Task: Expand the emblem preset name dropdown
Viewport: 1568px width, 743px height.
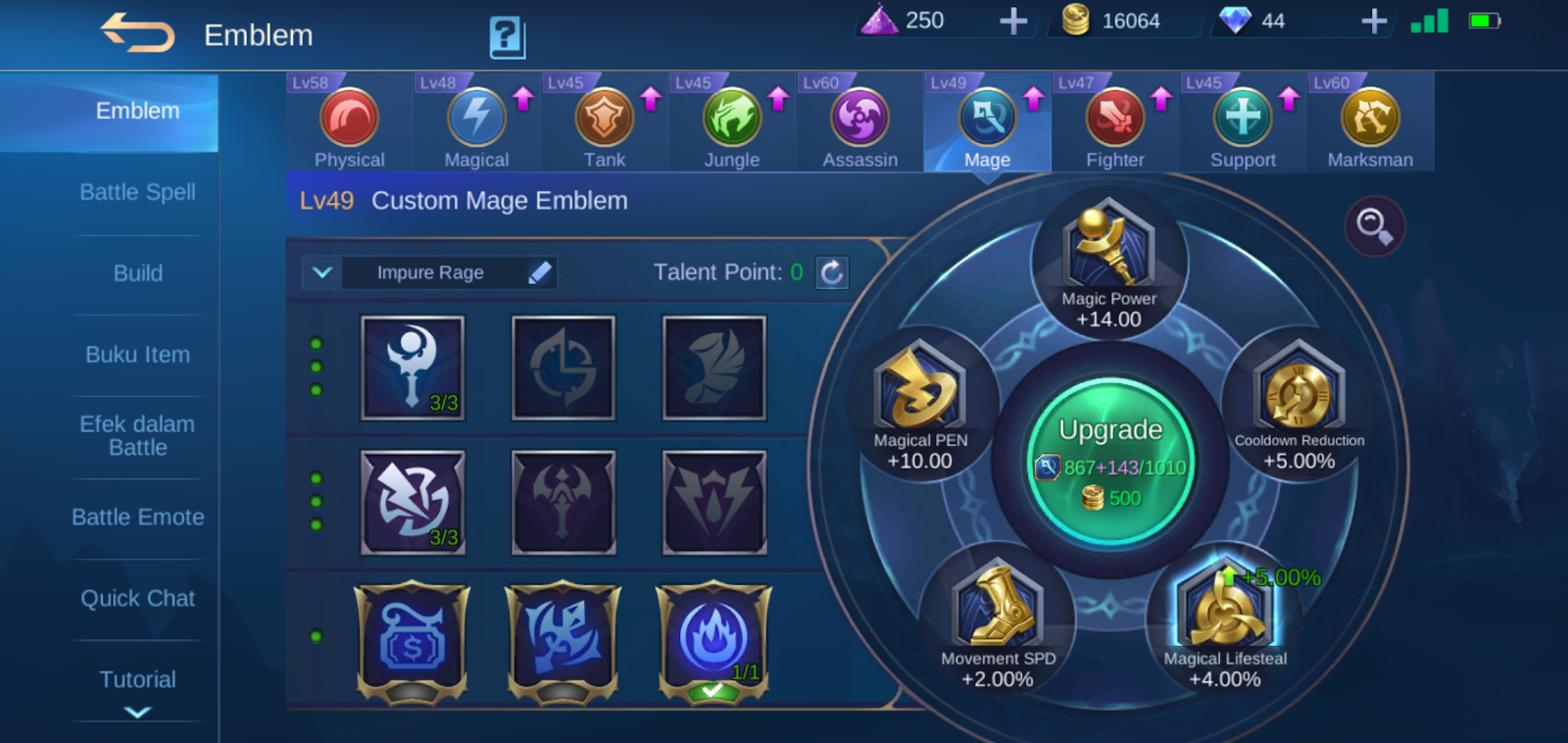Action: (321, 272)
